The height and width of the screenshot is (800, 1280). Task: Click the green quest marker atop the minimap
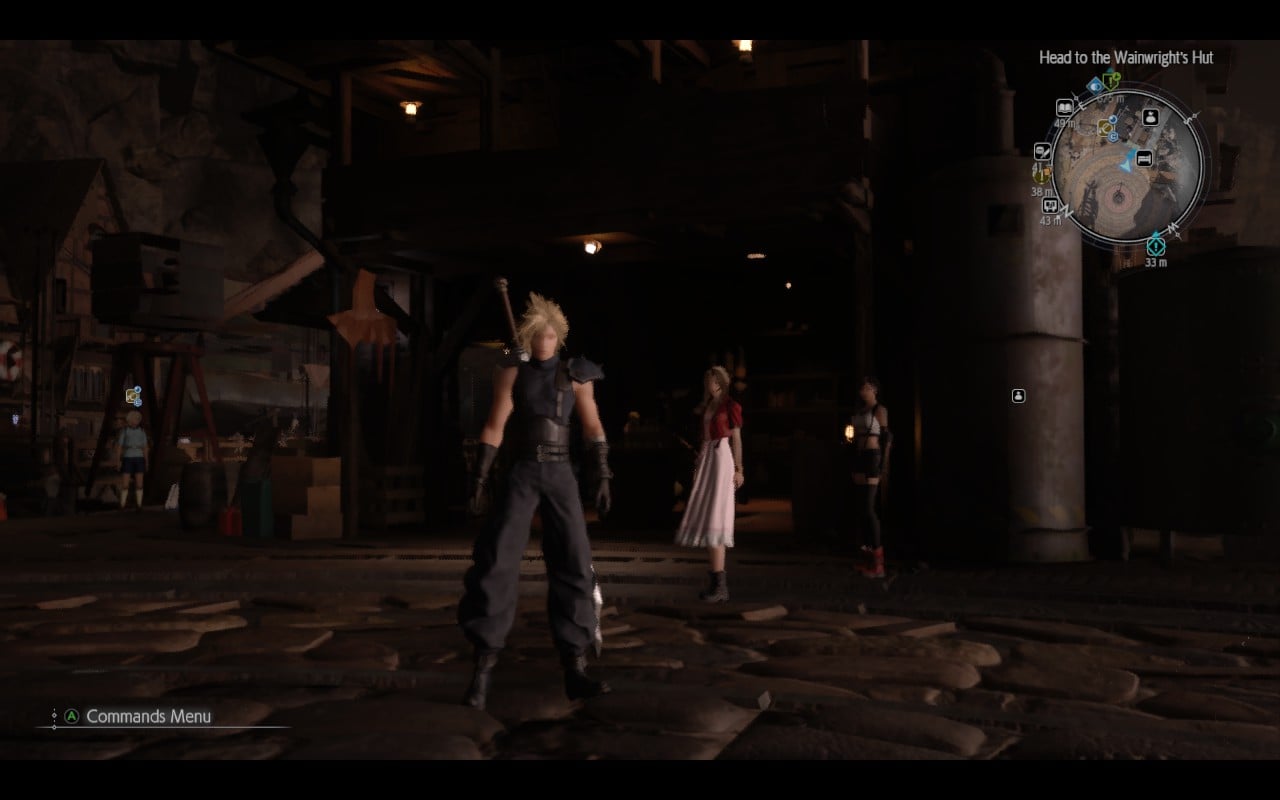1110,83
